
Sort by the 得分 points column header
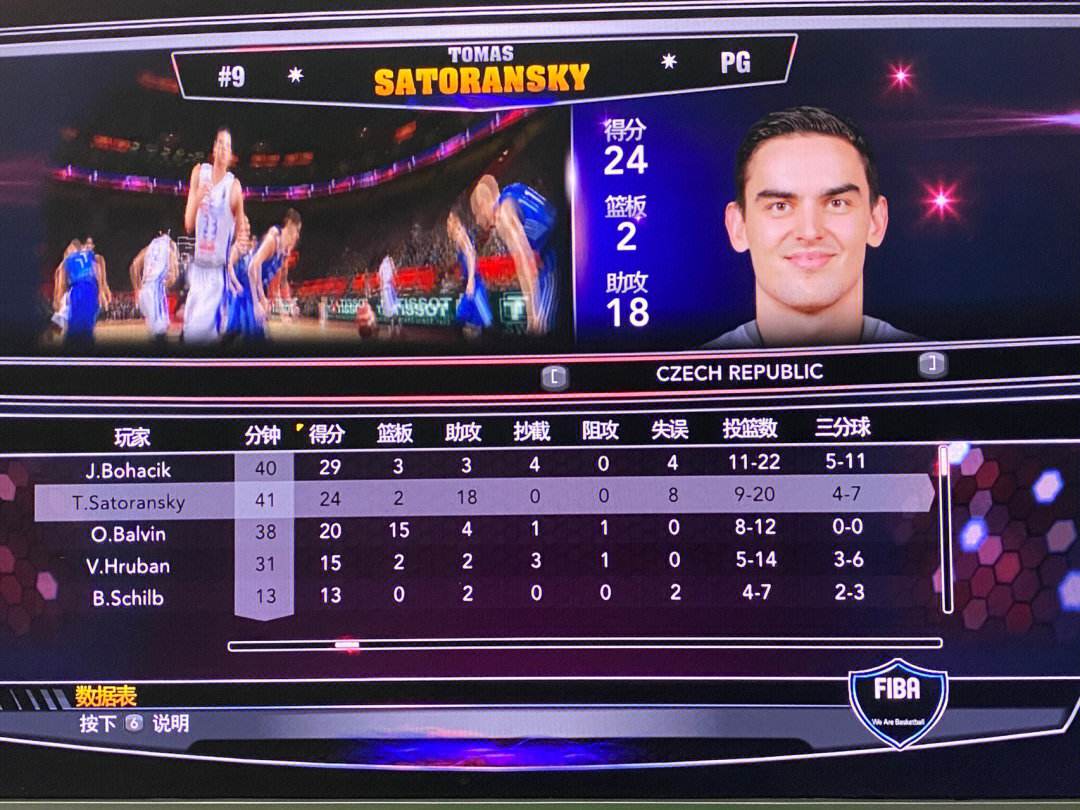pyautogui.click(x=327, y=434)
